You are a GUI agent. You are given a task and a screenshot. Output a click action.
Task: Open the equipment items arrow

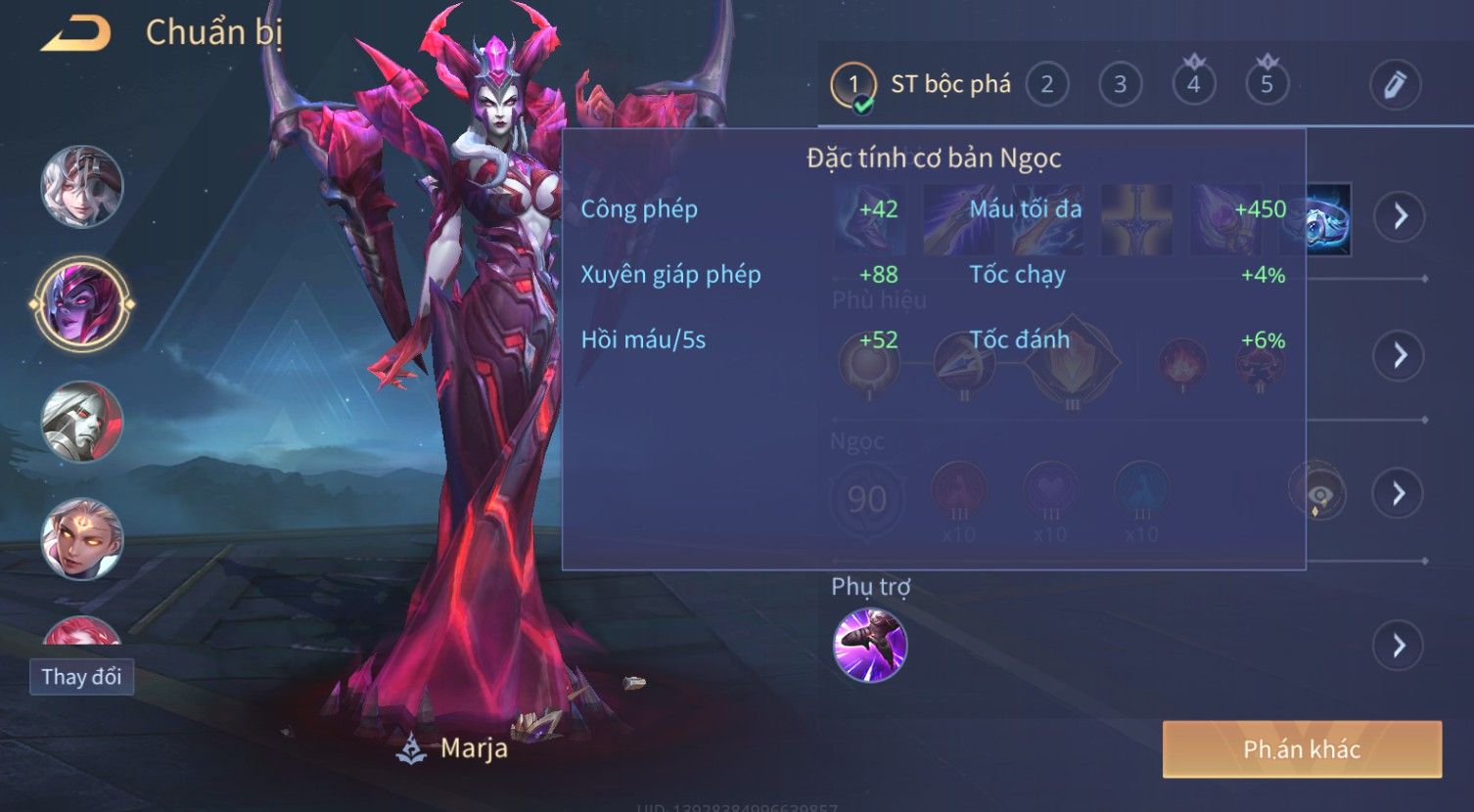coord(1400,216)
